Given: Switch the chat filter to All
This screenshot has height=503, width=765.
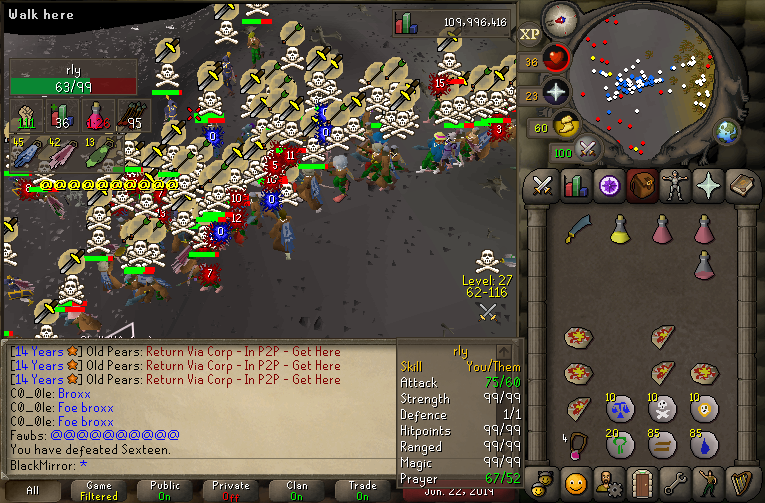Looking at the screenshot, I should pyautogui.click(x=33, y=490).
